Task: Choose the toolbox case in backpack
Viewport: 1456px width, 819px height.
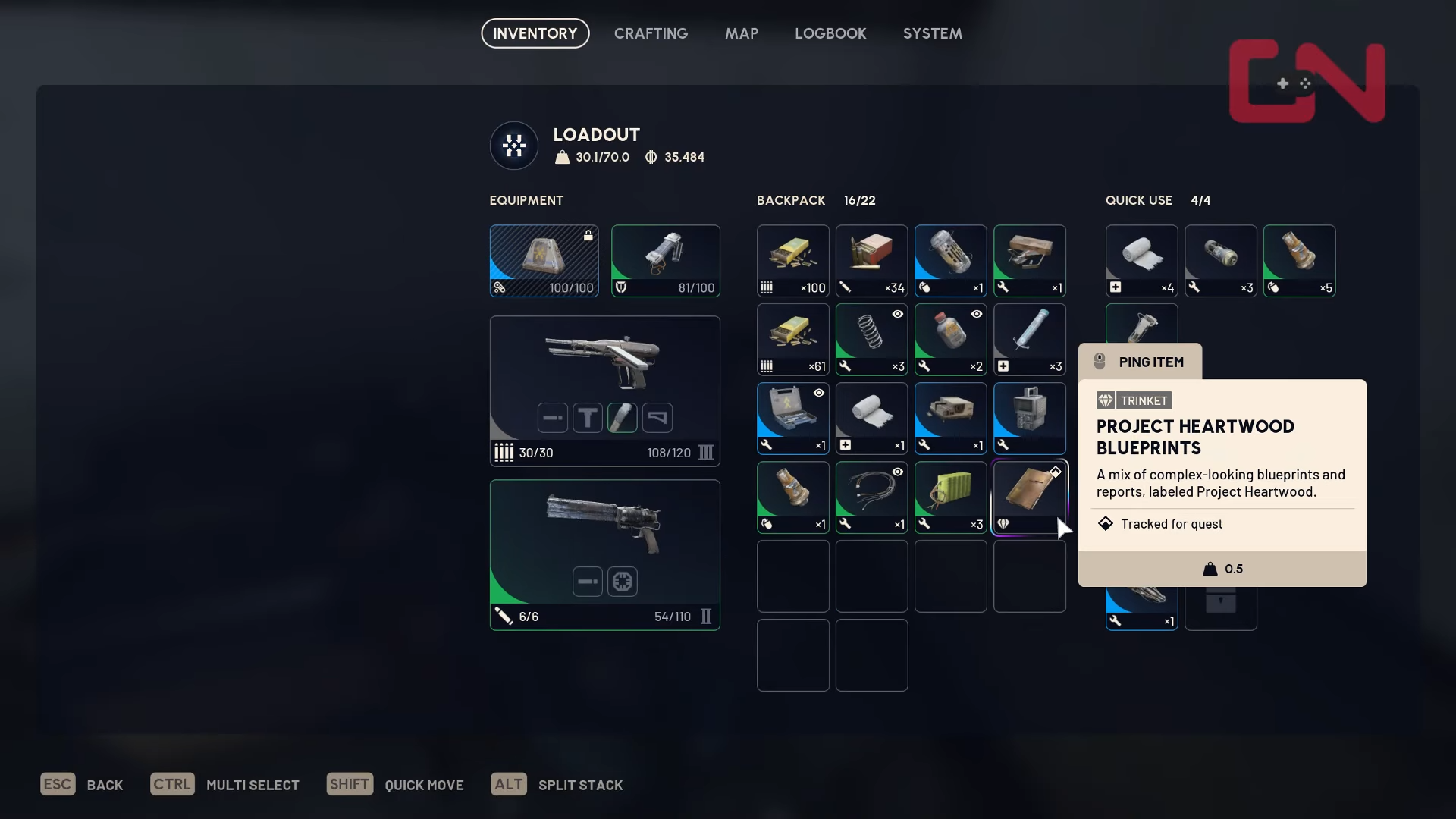Action: pos(792,418)
